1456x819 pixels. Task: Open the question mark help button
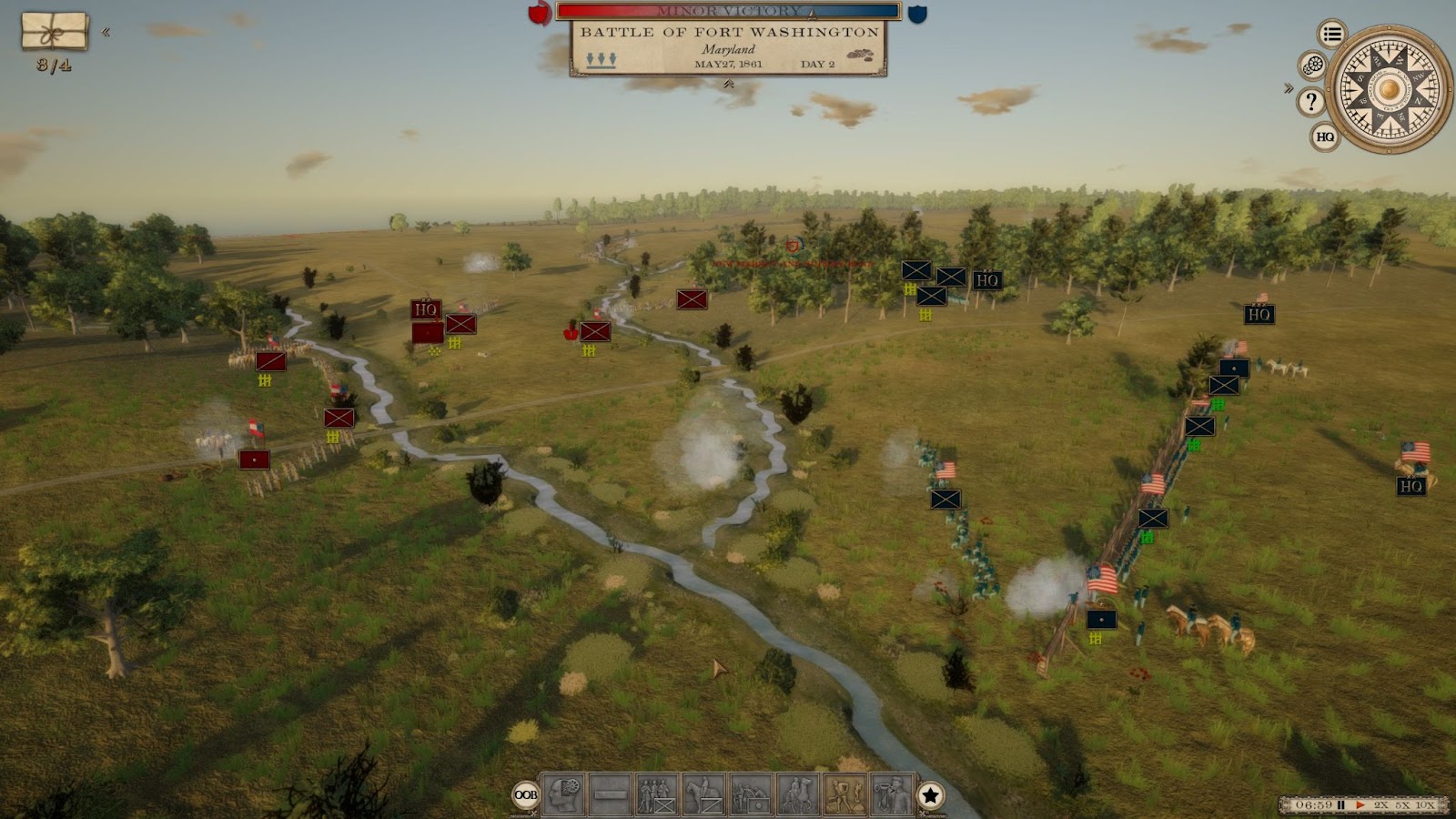click(x=1310, y=101)
